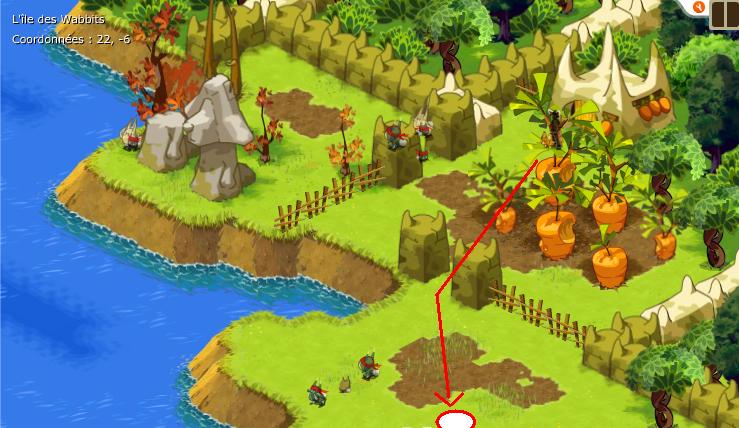Open the orange wrench options icon
The height and width of the screenshot is (428, 739).
point(699,6)
